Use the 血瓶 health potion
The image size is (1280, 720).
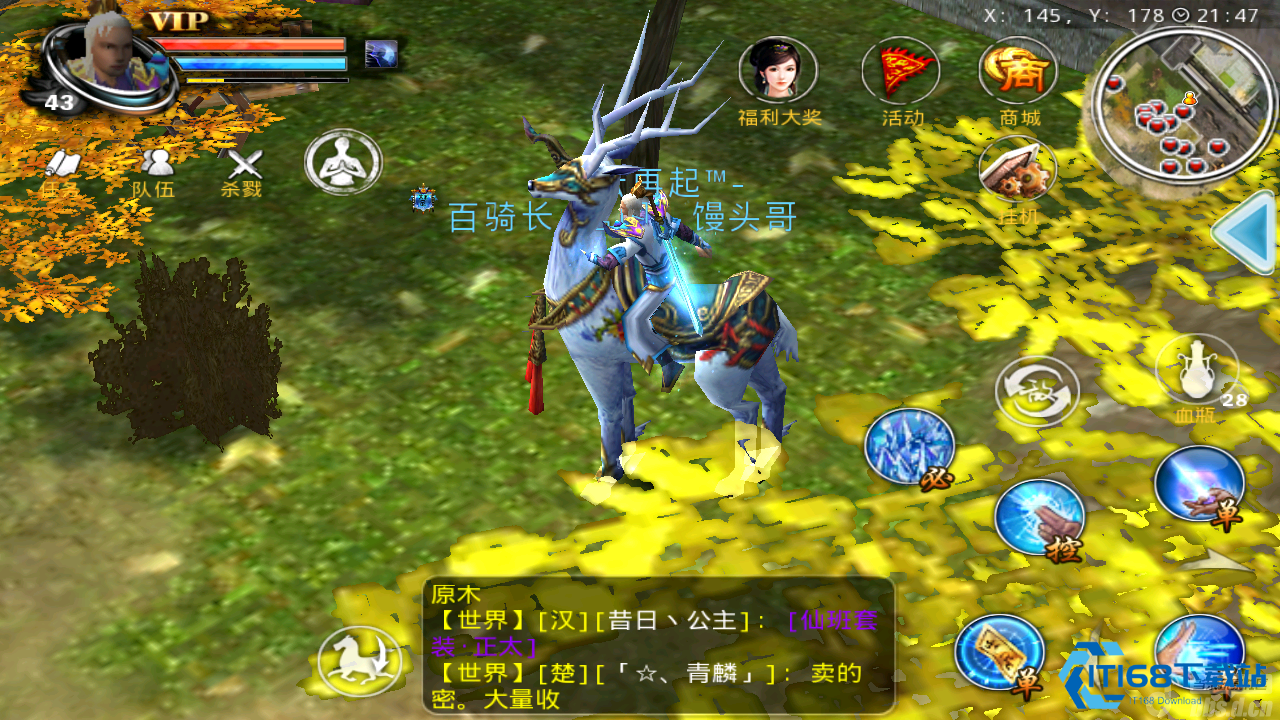pyautogui.click(x=1197, y=374)
